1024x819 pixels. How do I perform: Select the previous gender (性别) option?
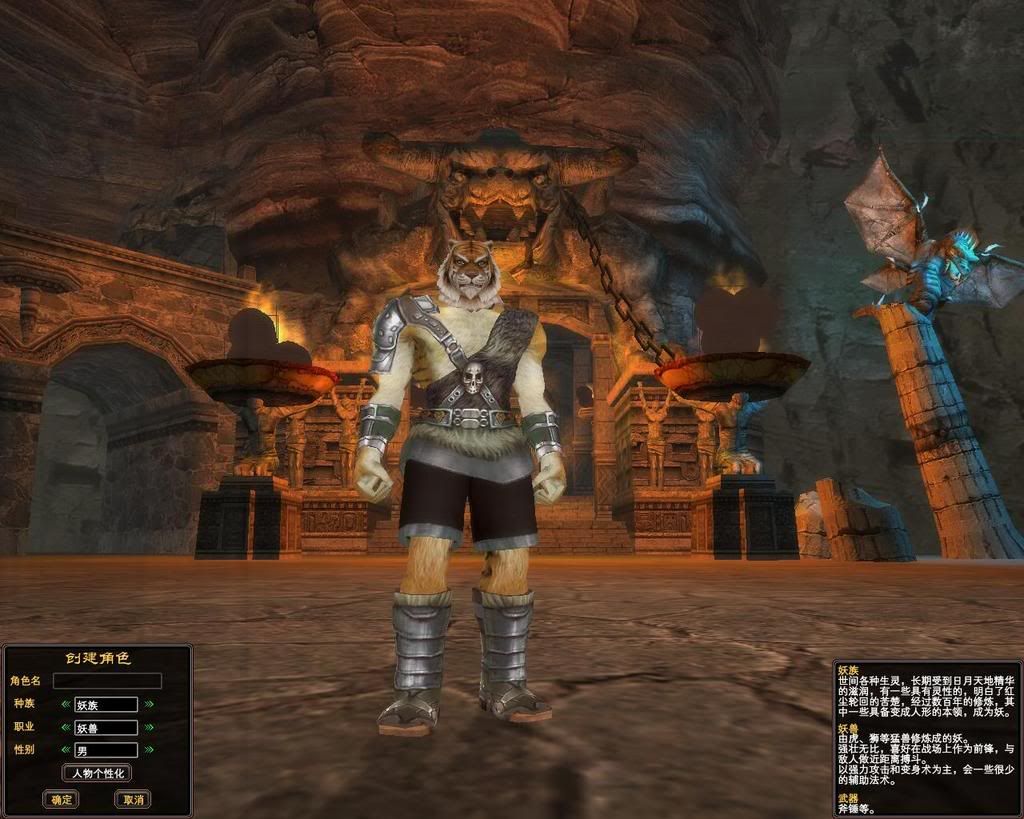click(66, 749)
